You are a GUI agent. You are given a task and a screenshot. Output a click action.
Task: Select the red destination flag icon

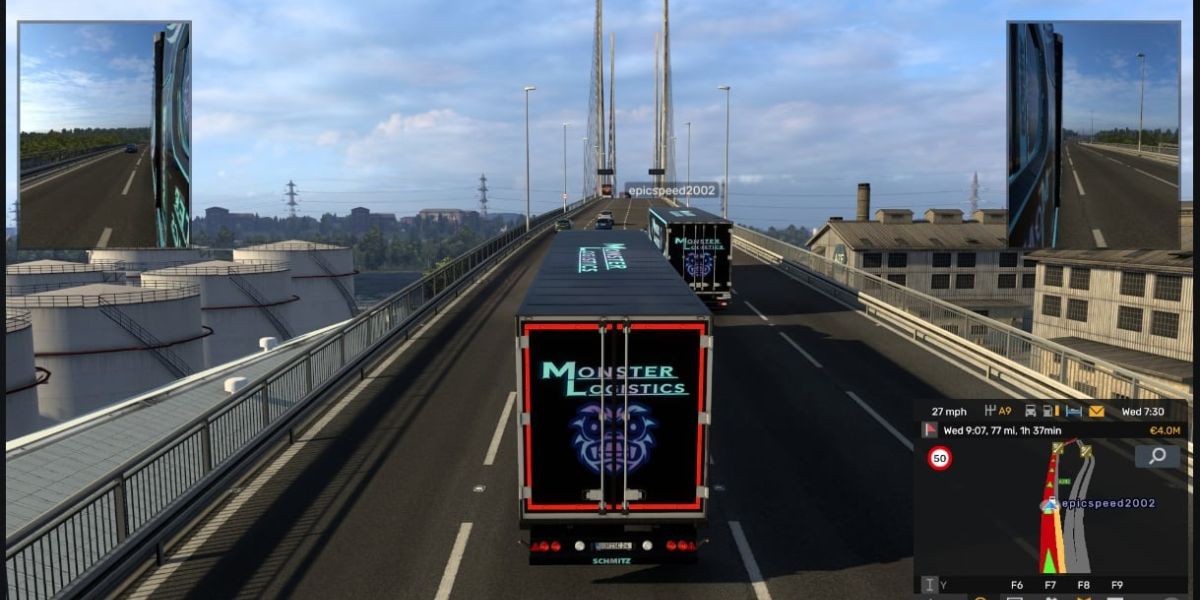929,430
